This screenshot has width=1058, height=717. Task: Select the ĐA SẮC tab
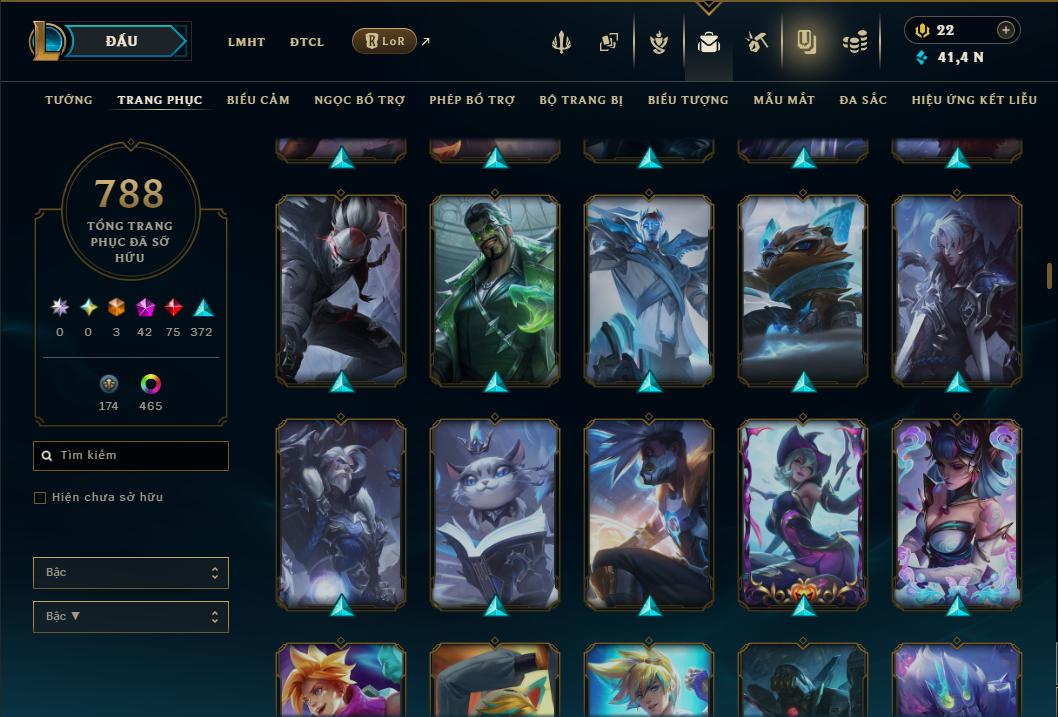tap(863, 100)
